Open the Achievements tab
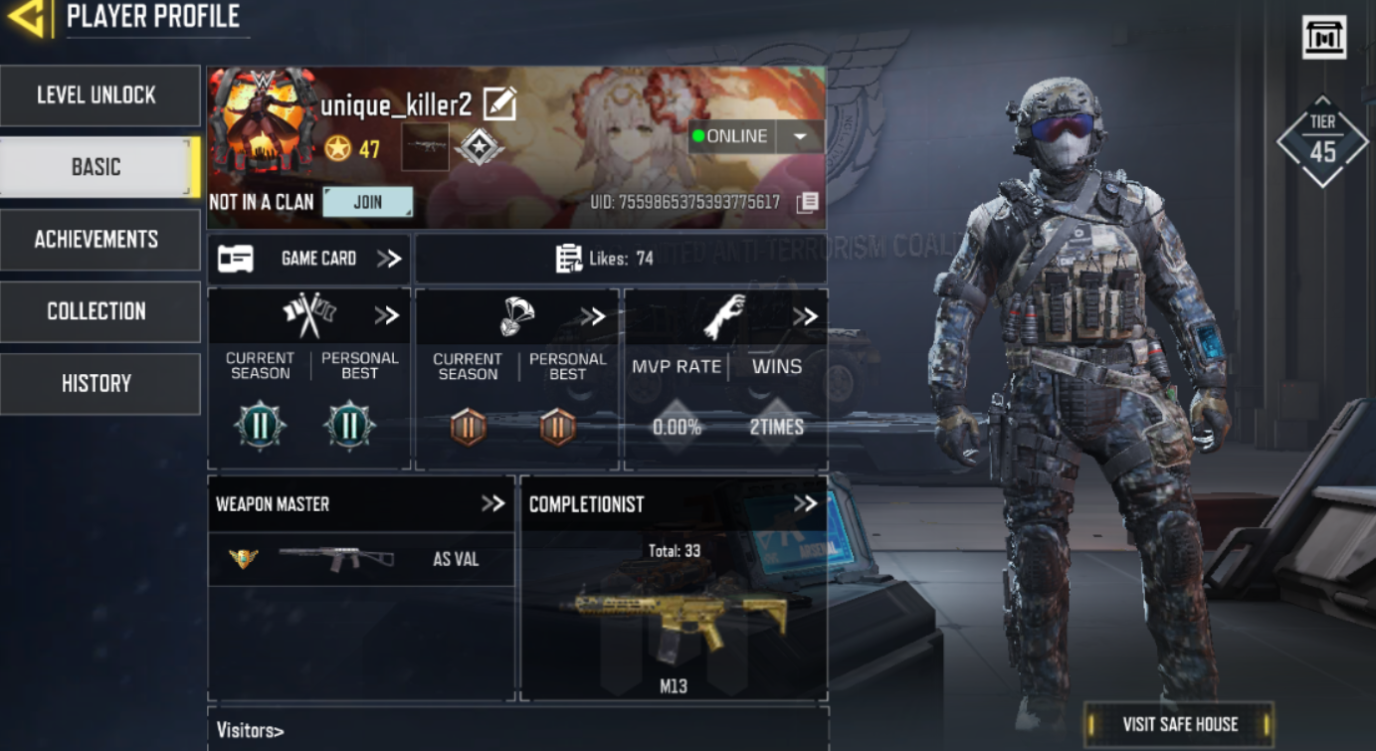Image resolution: width=1376 pixels, height=751 pixels. point(99,240)
